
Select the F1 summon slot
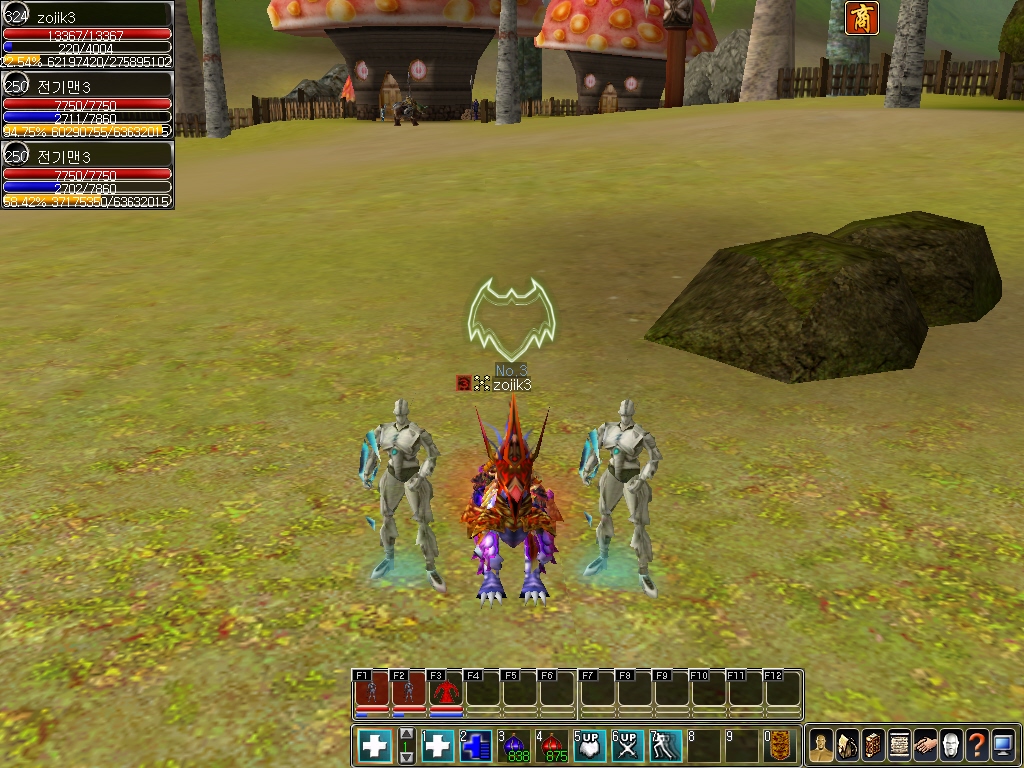click(x=371, y=692)
